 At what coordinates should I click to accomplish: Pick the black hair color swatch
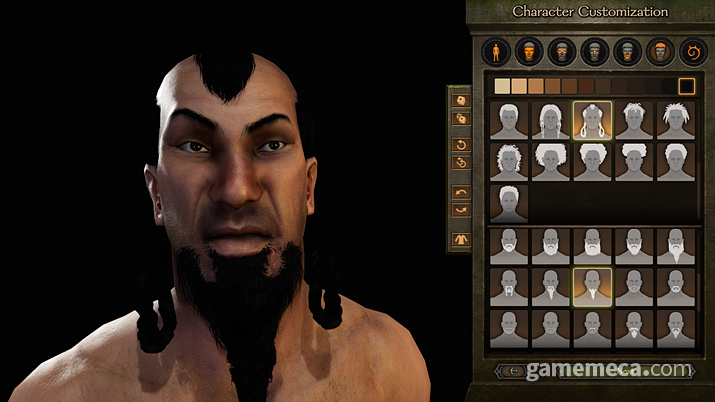pos(687,86)
